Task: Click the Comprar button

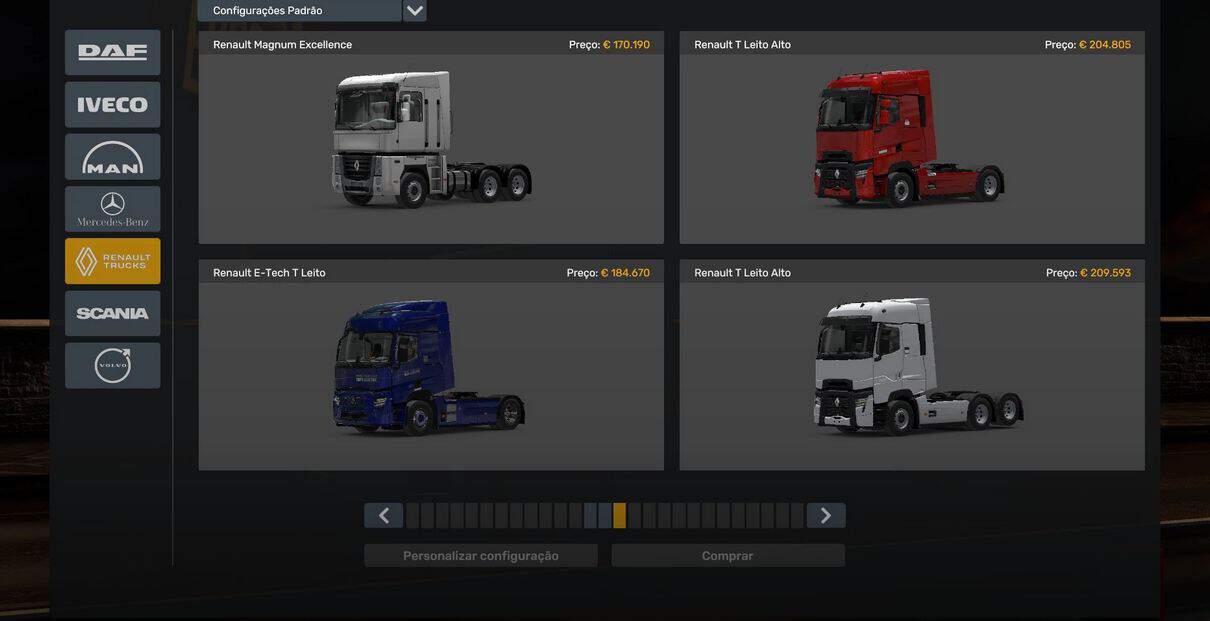Action: pyautogui.click(x=728, y=556)
